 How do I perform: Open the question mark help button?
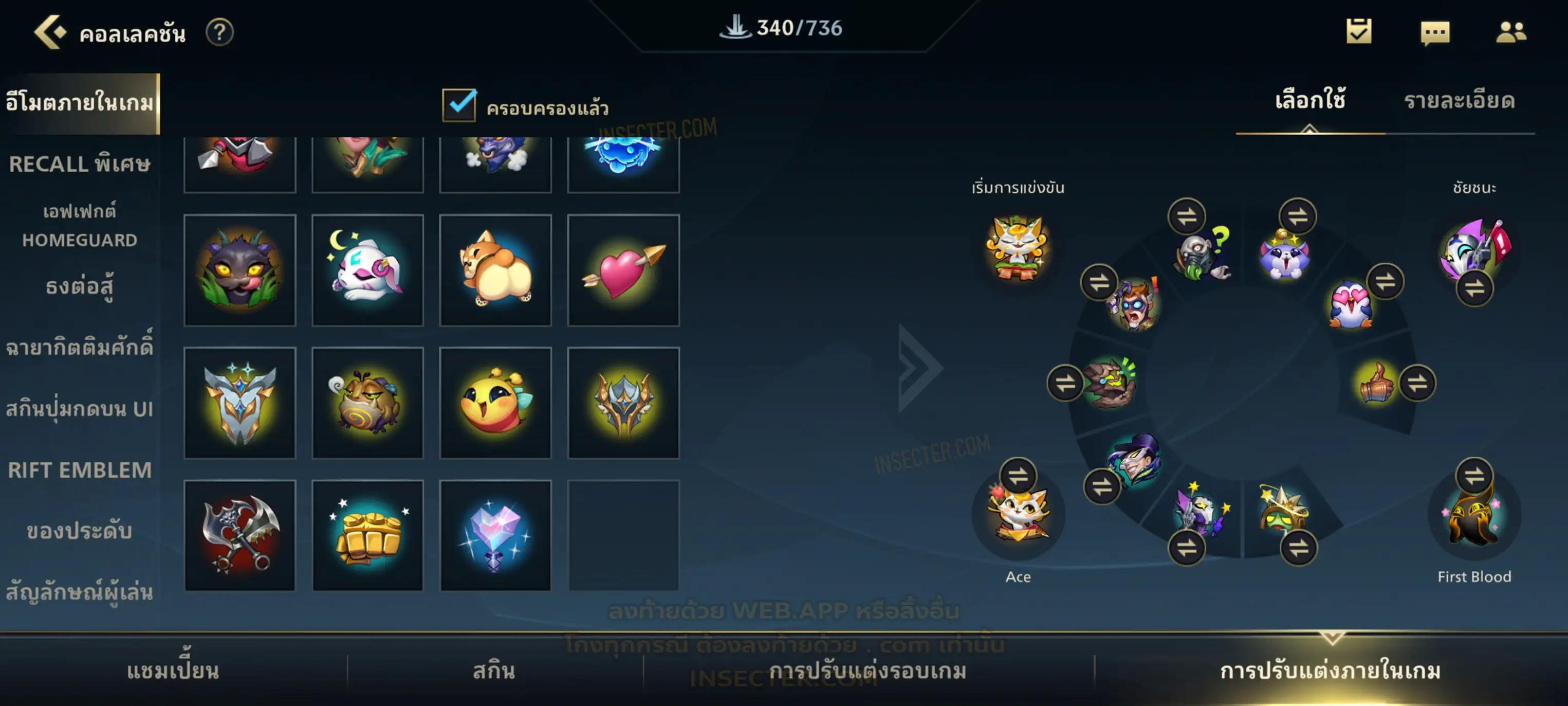pyautogui.click(x=219, y=32)
